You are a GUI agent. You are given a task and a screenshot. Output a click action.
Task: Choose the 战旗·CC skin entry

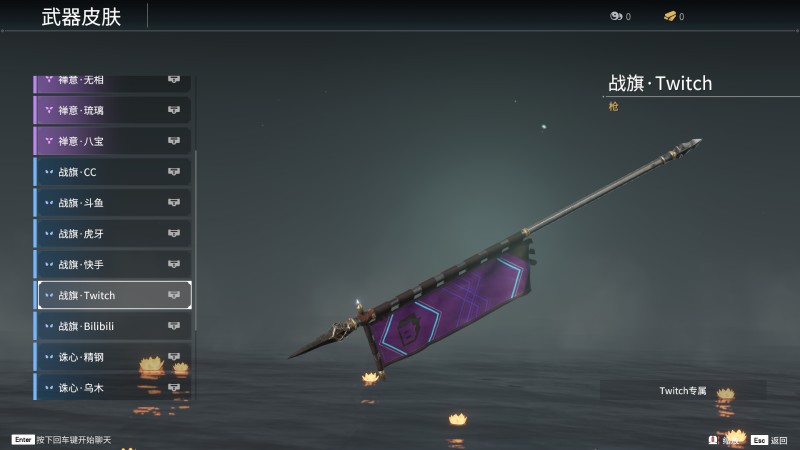tap(112, 172)
